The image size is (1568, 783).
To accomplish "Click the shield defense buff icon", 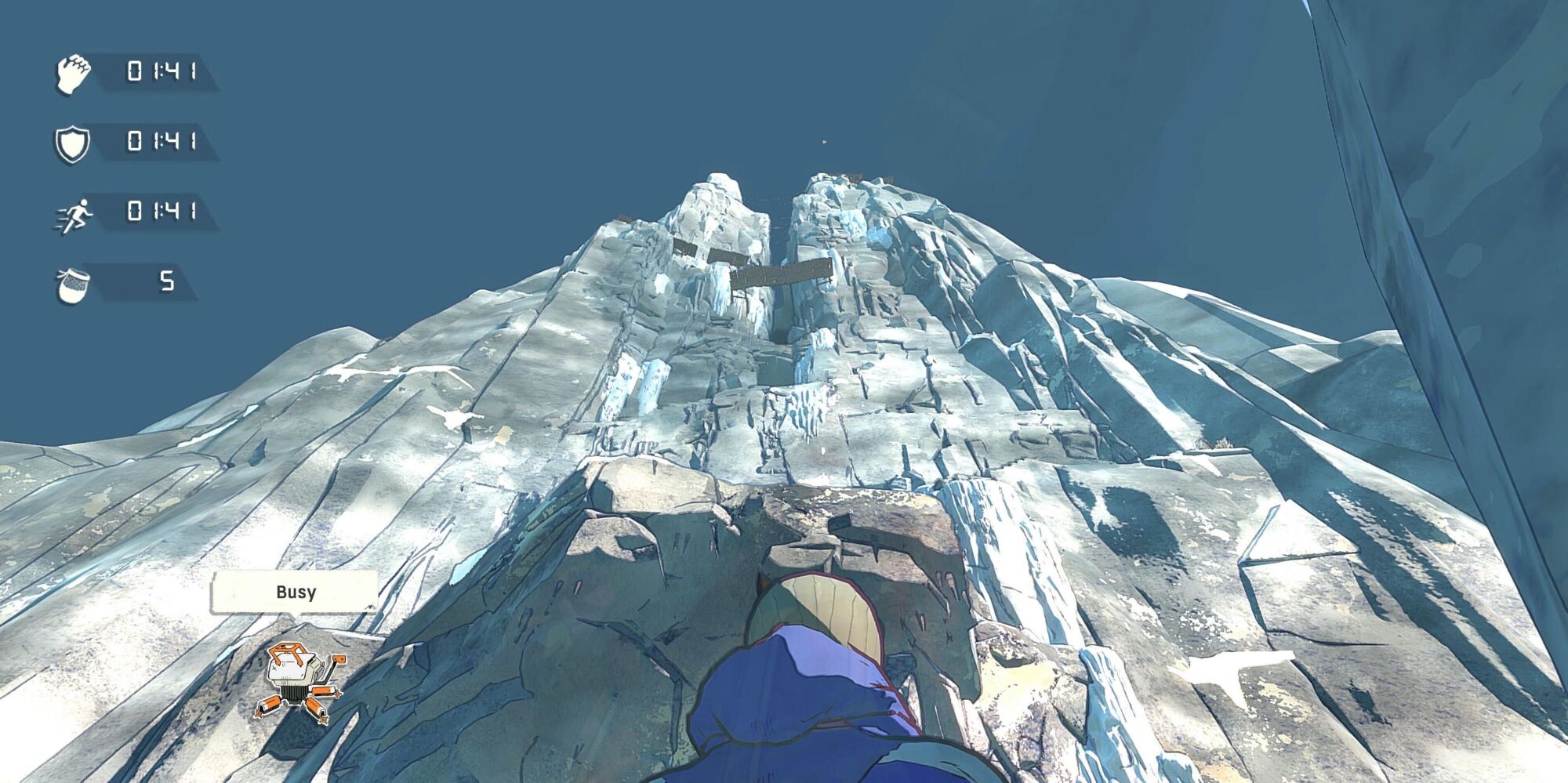I will (x=74, y=144).
